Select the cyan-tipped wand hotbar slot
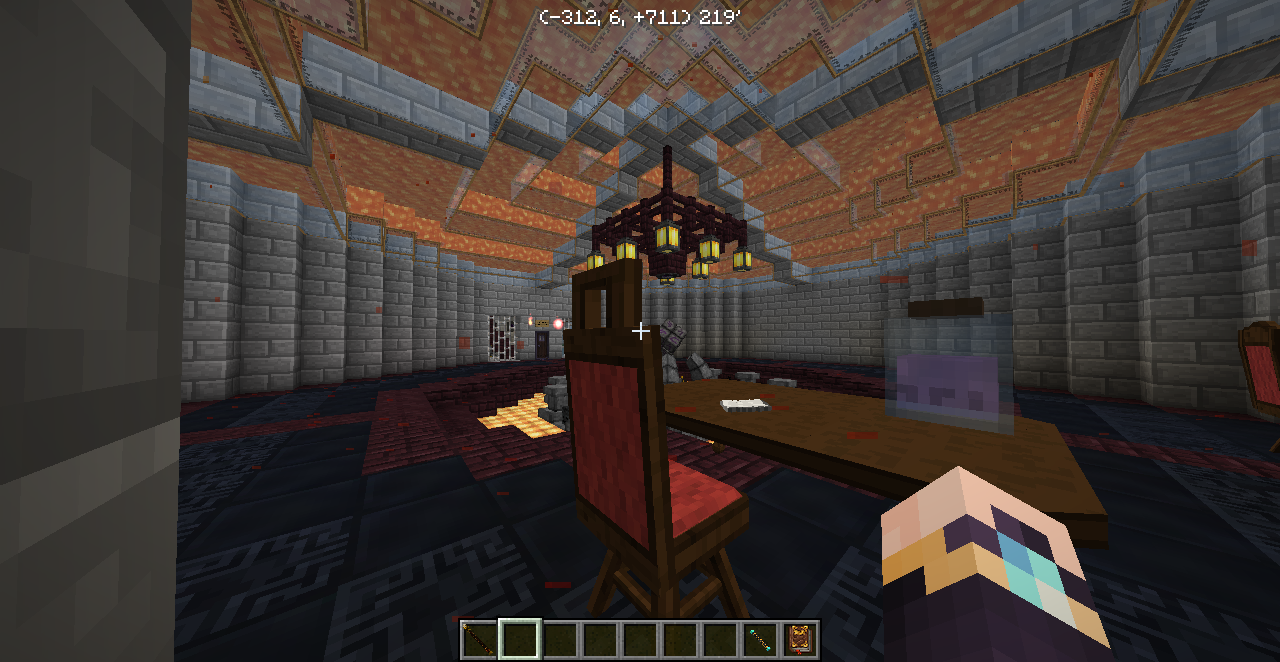The width and height of the screenshot is (1280, 662). click(760, 639)
